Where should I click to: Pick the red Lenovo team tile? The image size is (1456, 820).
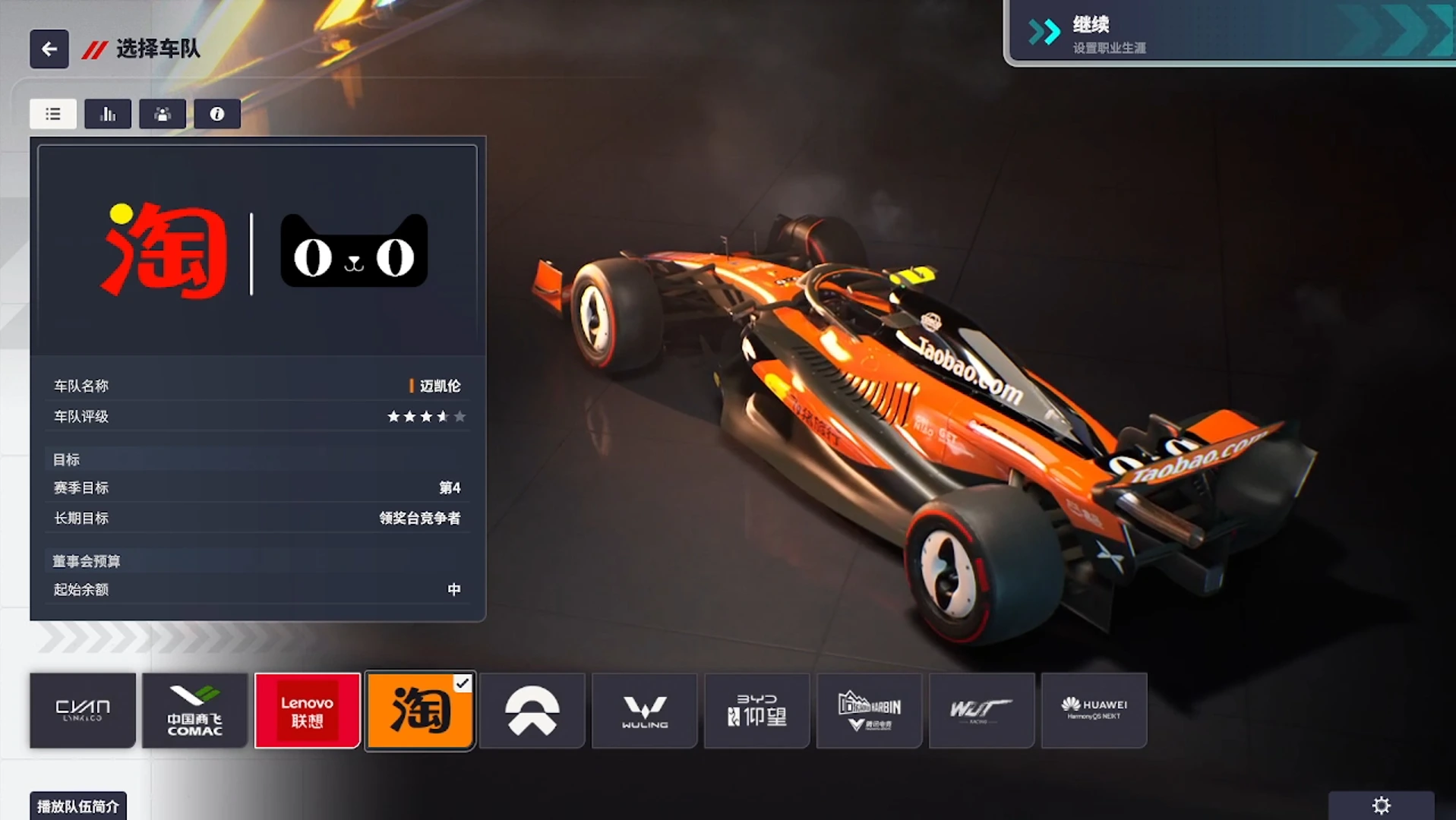pos(308,711)
